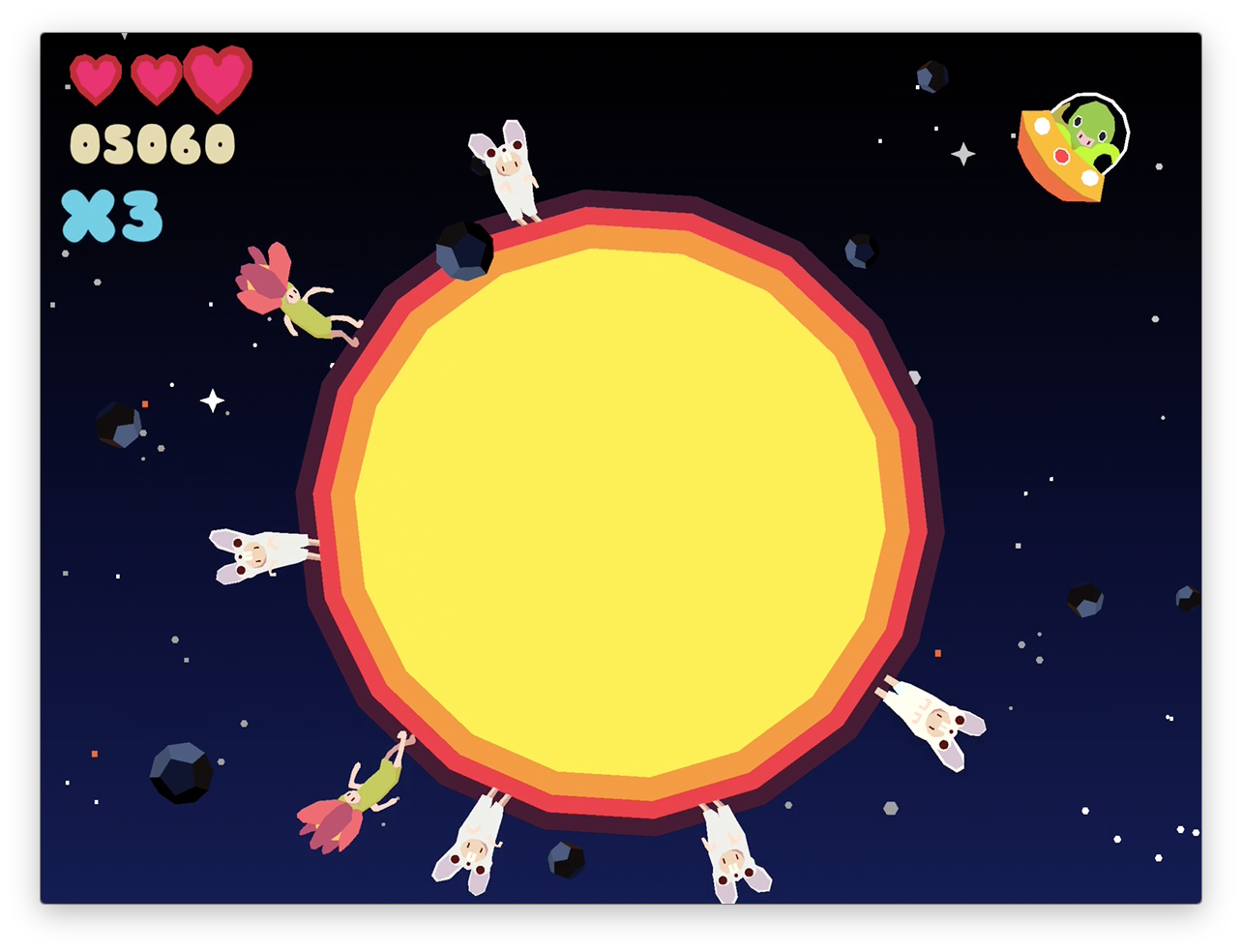Click the bunny on the sun's left edge
This screenshot has height=952, width=1242.
(256, 554)
